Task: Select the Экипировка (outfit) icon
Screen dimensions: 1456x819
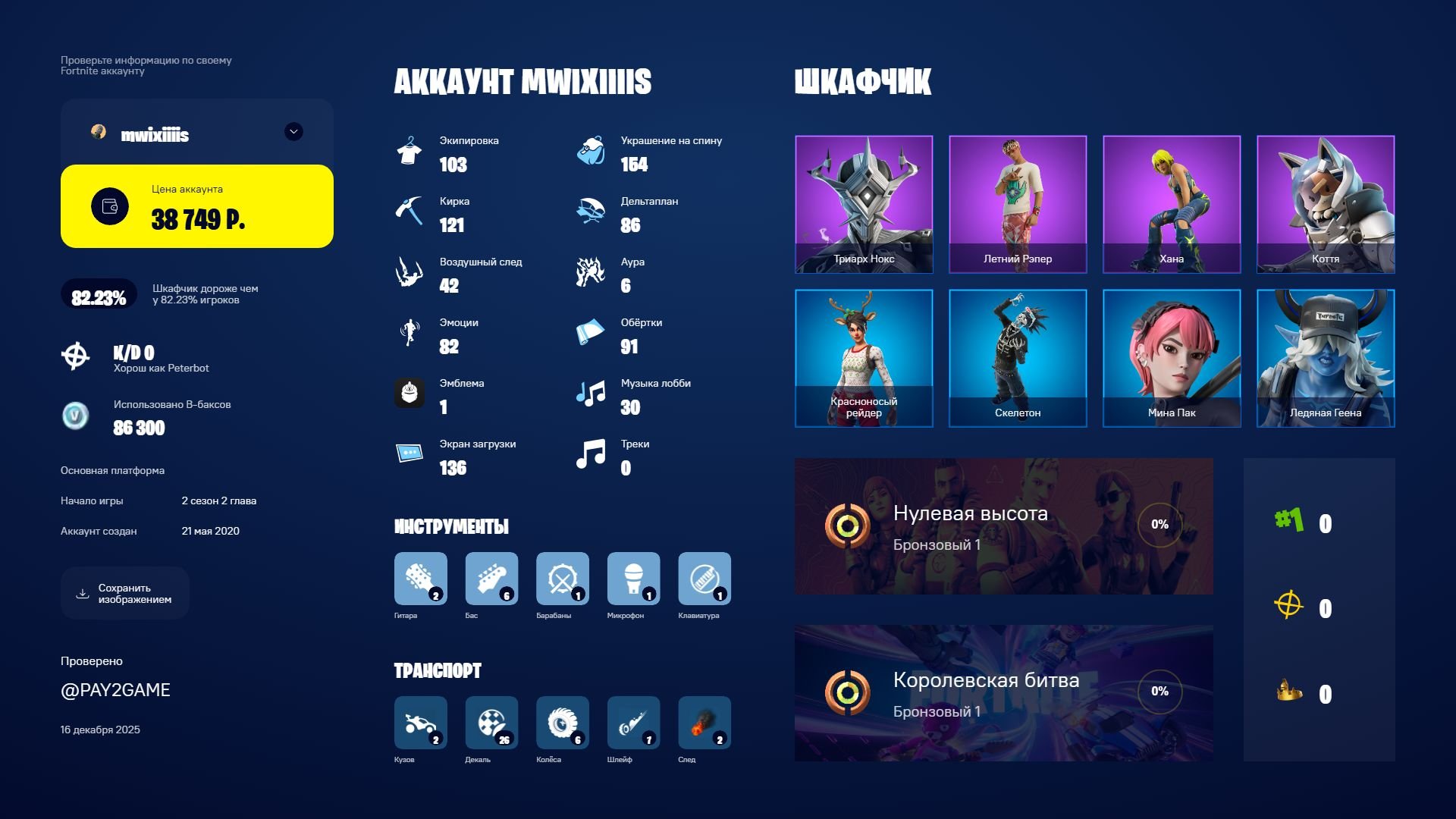Action: [410, 151]
